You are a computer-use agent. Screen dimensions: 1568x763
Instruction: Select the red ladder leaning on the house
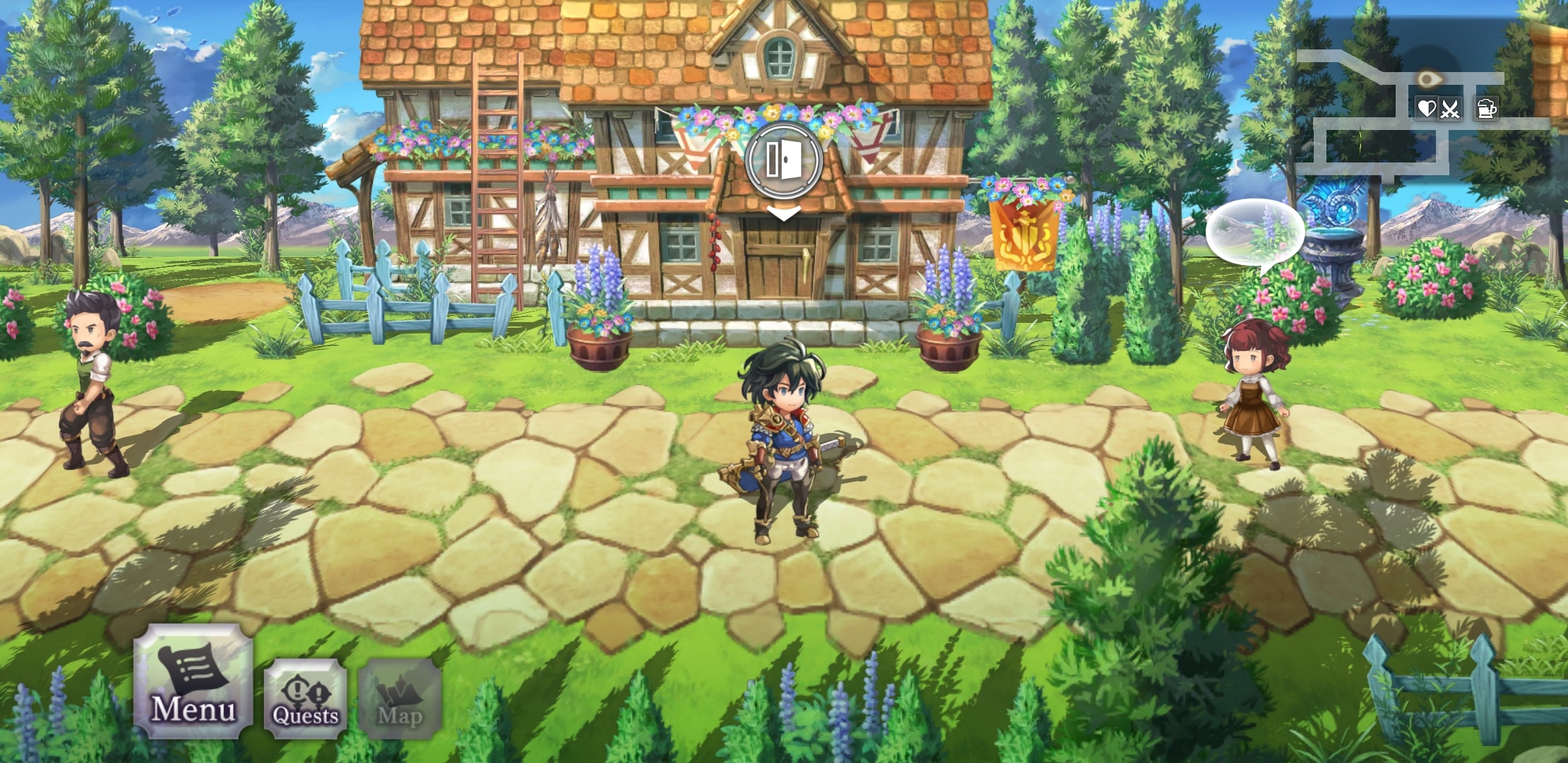pos(494,177)
